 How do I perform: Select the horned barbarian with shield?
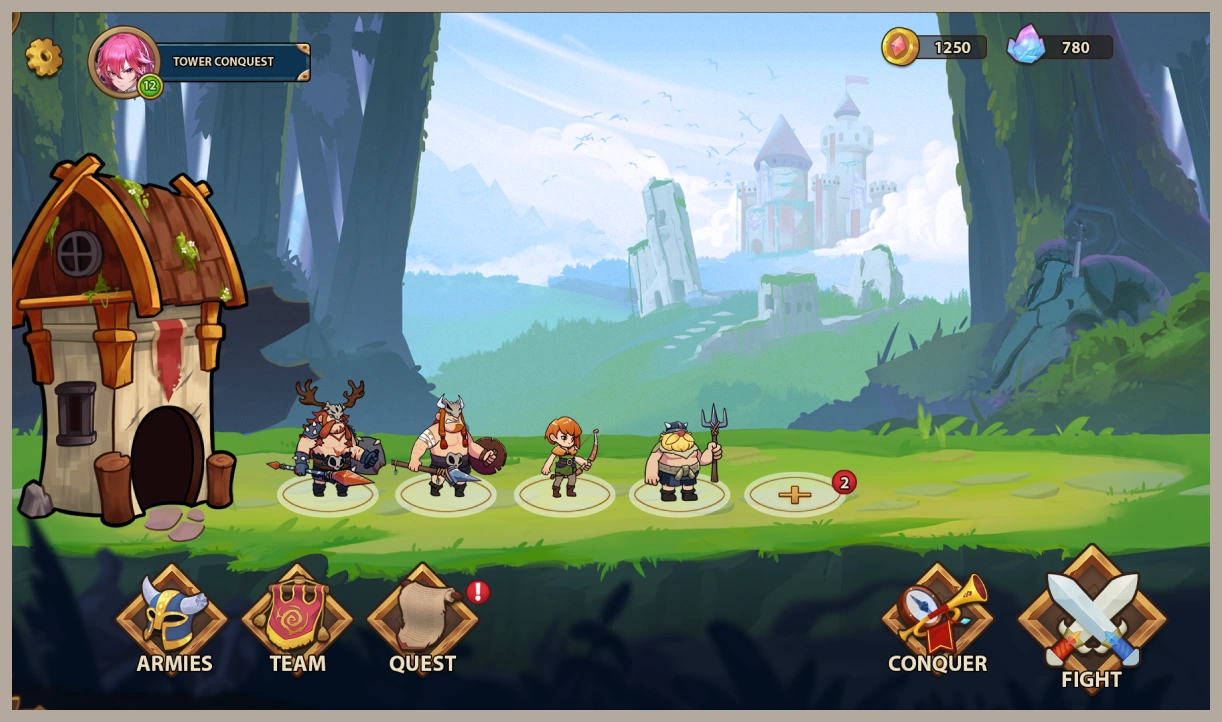[448, 450]
